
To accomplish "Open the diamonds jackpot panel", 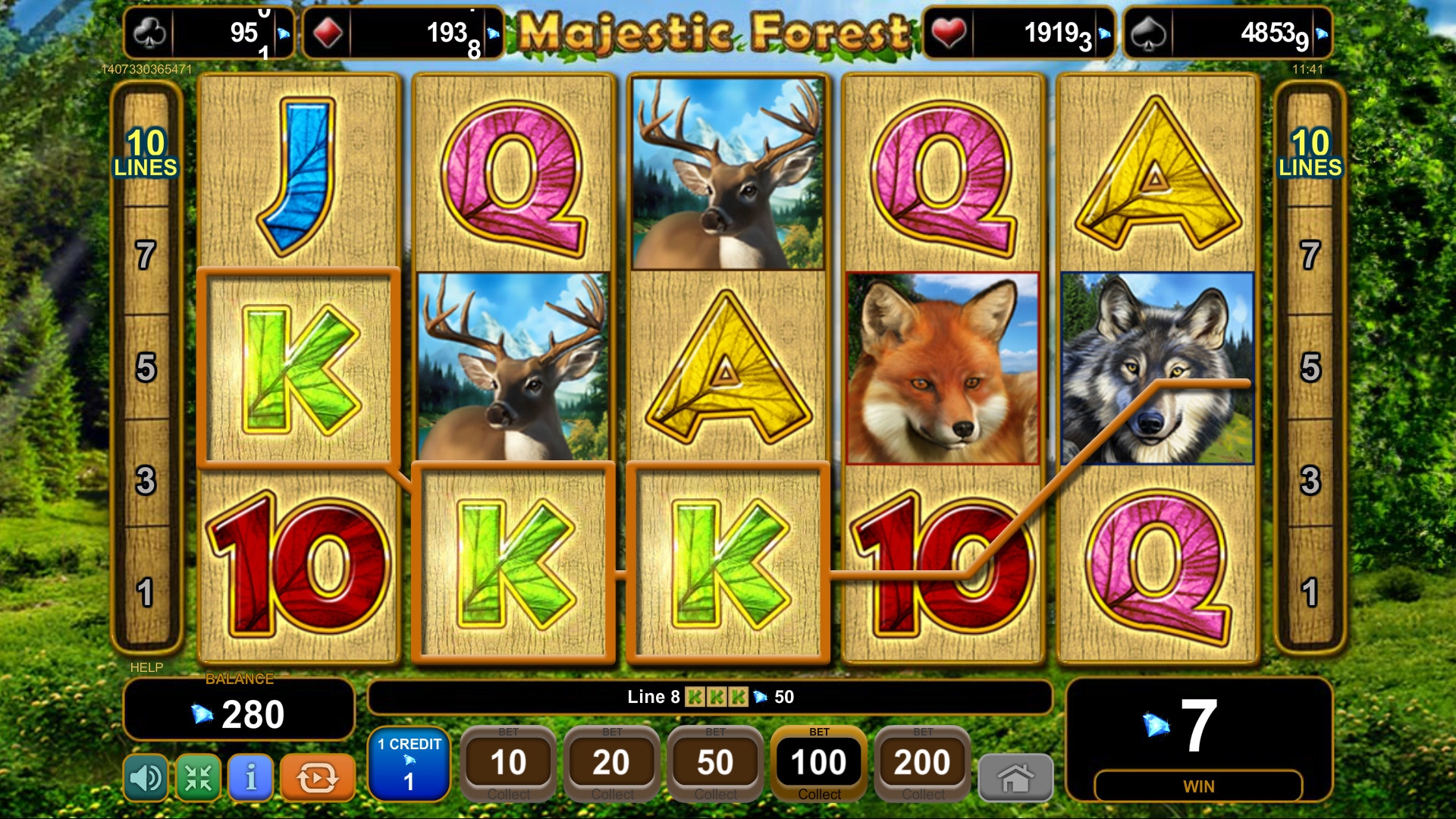I will [x=402, y=33].
